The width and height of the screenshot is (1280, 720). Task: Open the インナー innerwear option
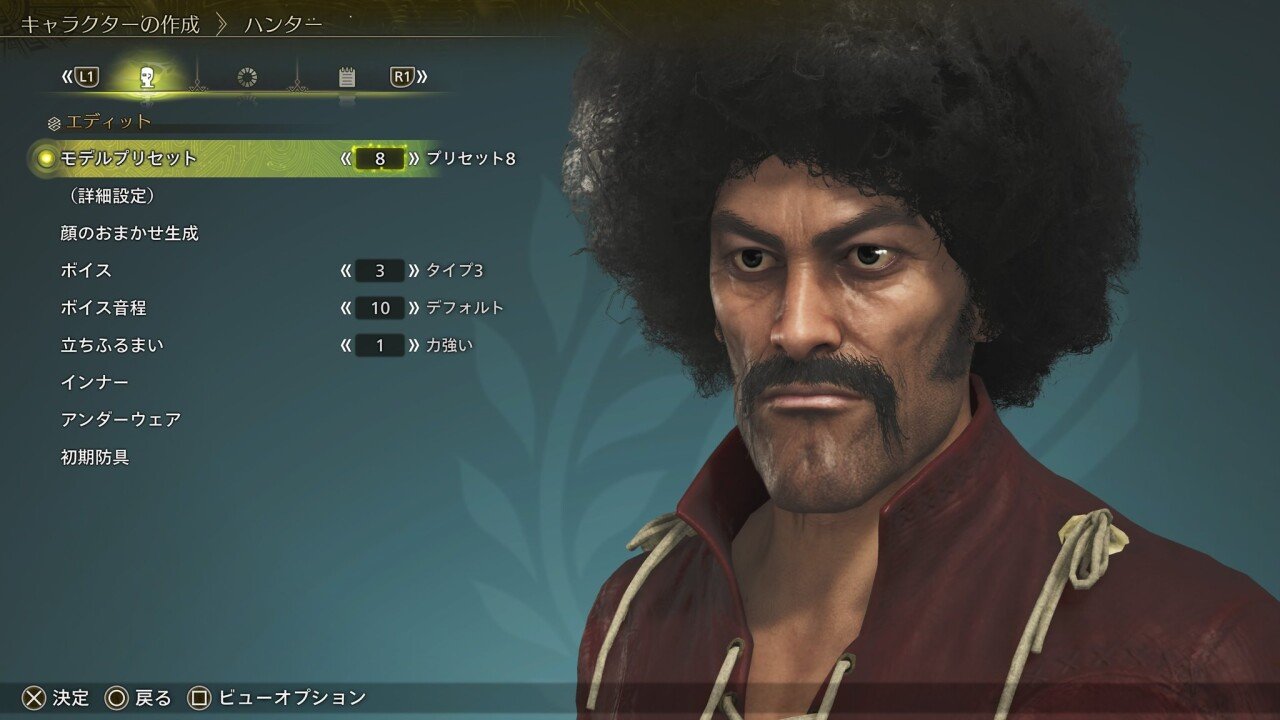coord(94,383)
